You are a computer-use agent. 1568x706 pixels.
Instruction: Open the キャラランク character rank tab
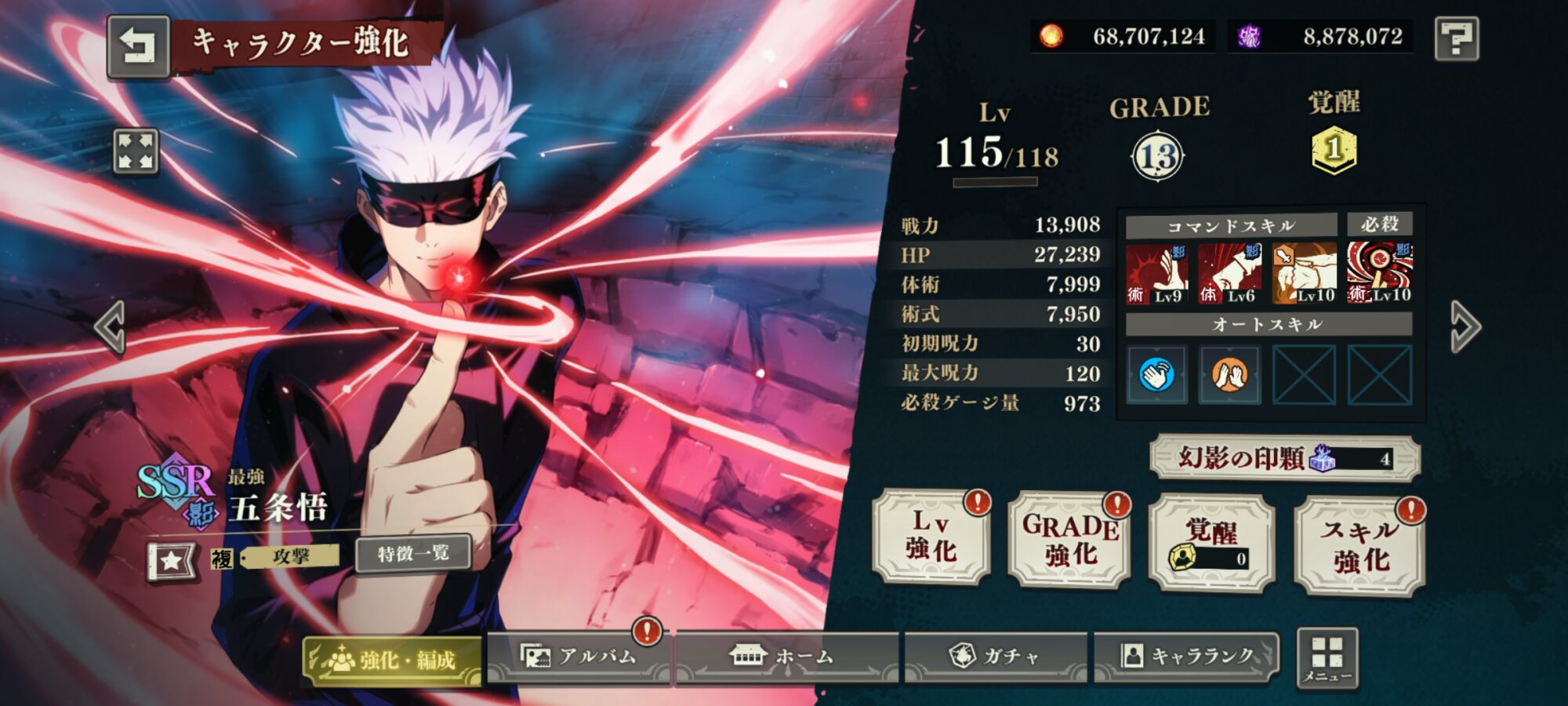1187,657
